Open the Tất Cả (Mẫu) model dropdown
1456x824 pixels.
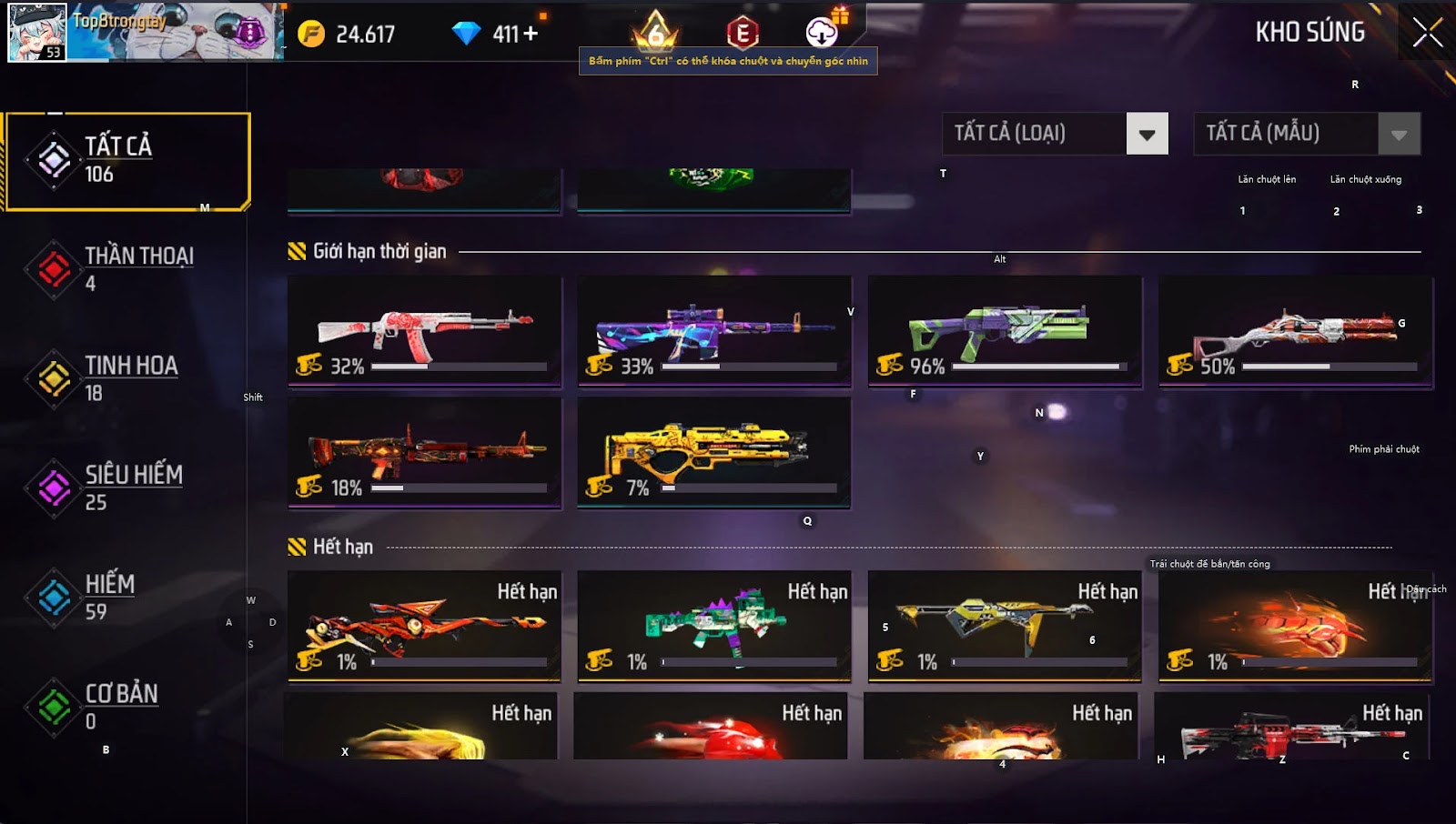click(x=1399, y=135)
